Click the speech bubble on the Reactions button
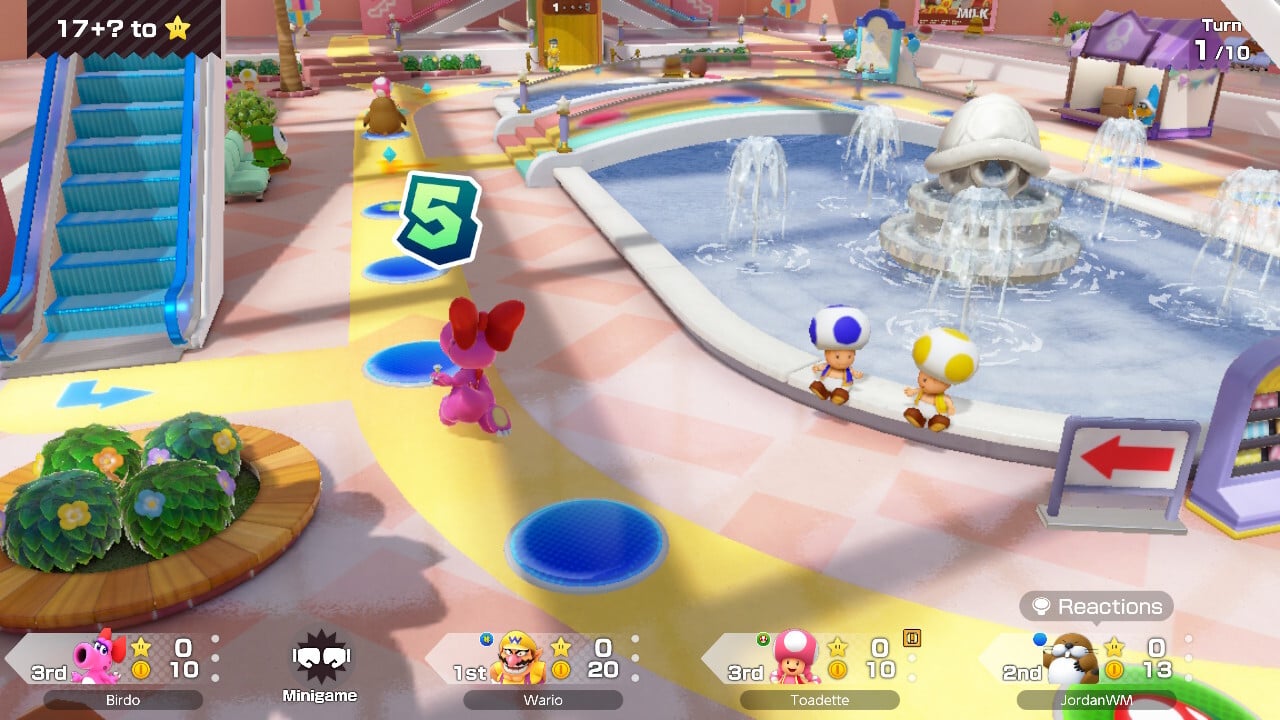 (1043, 606)
